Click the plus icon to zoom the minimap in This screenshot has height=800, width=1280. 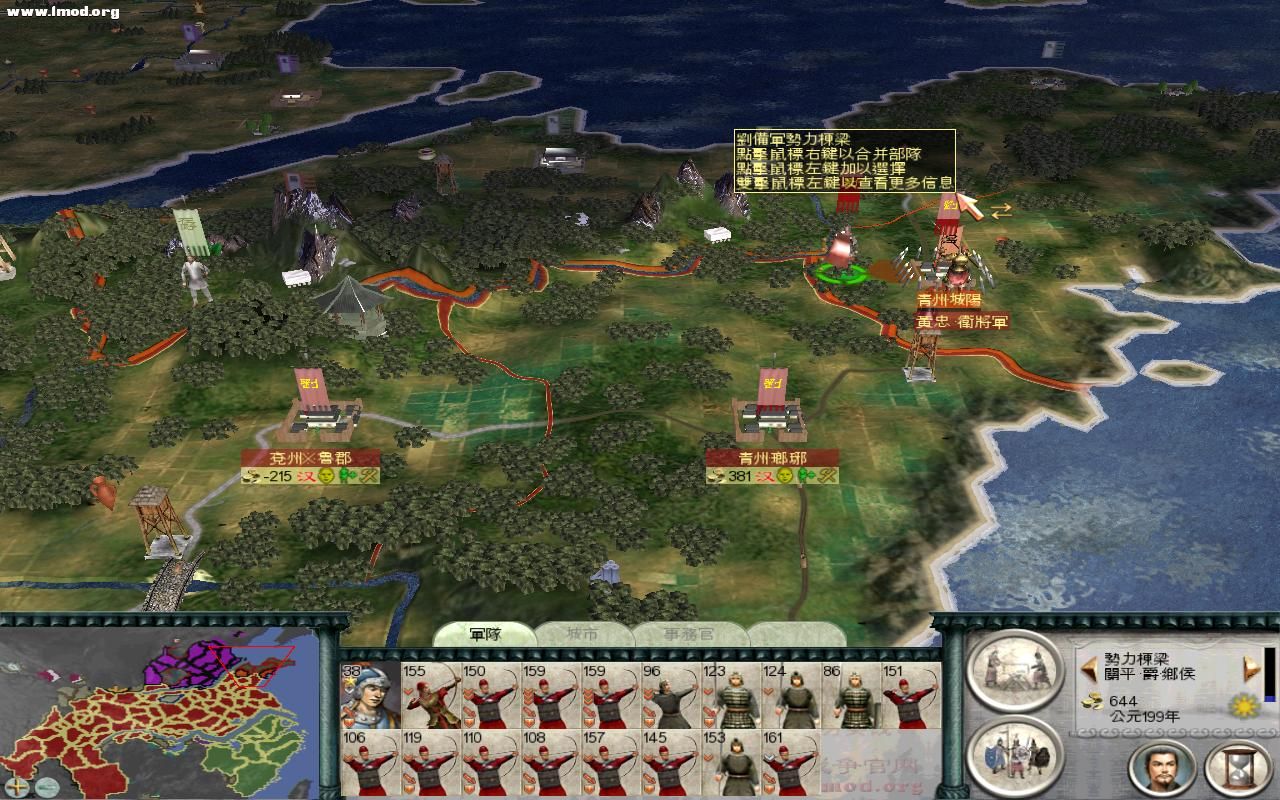17,786
